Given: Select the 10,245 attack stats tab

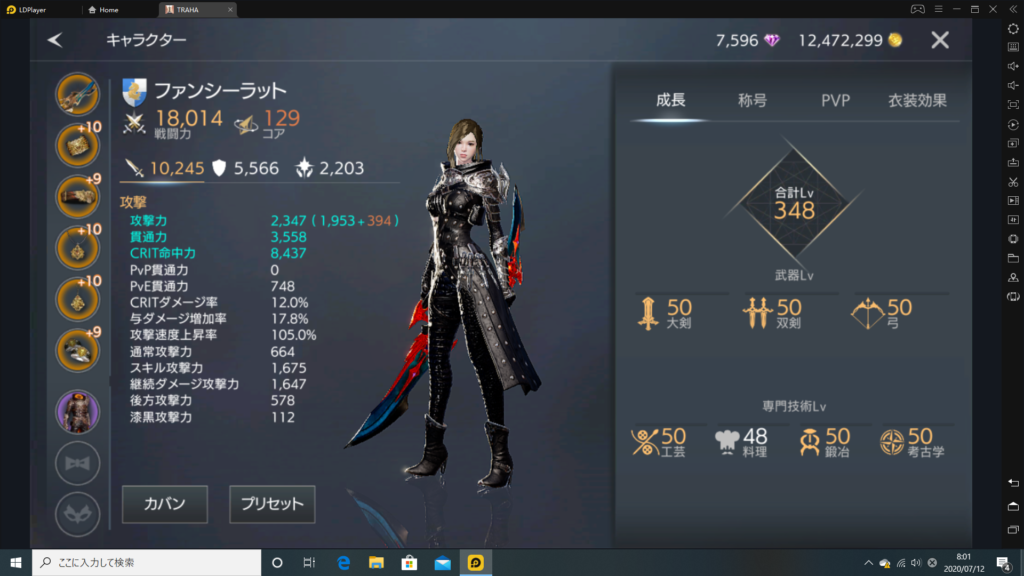Looking at the screenshot, I should [x=163, y=169].
